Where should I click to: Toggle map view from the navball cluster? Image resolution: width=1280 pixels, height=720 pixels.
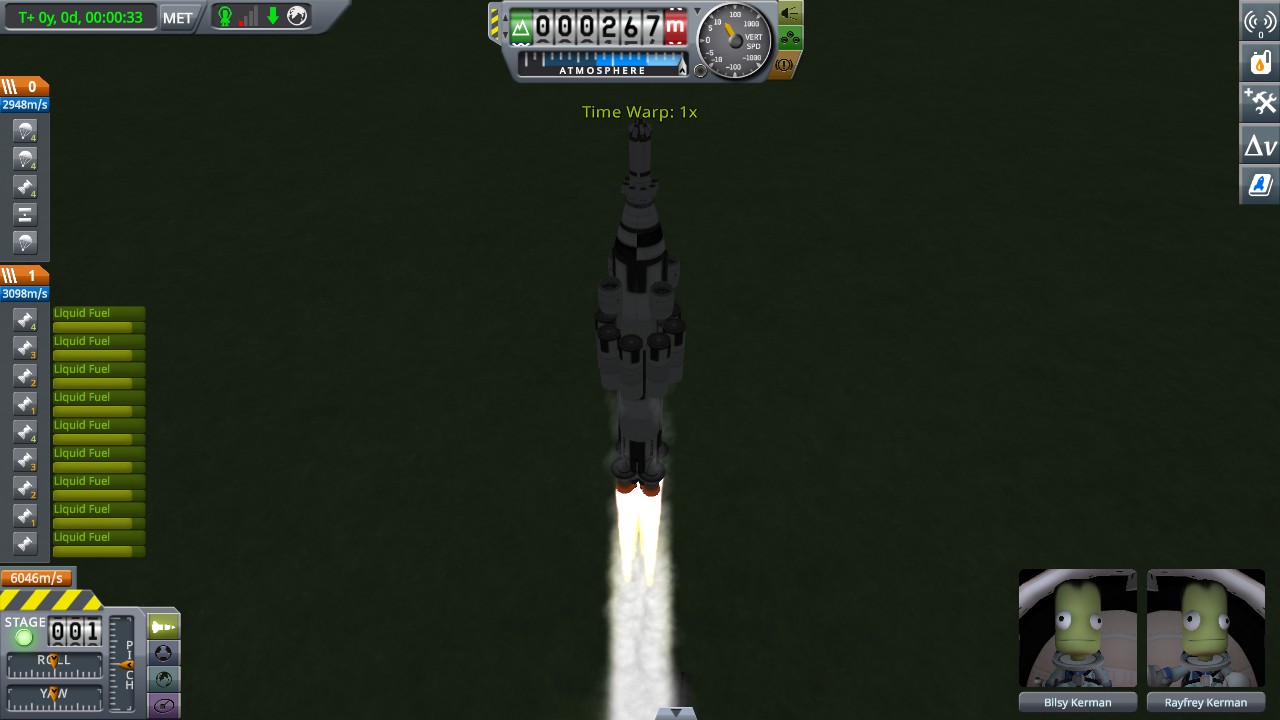[x=162, y=680]
